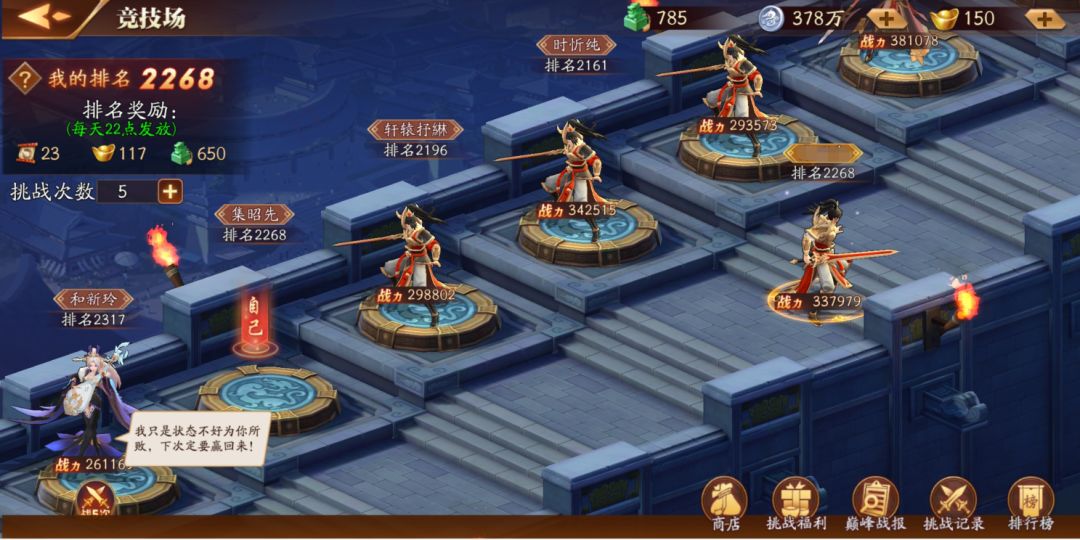Open 挑战福利 challenge rewards
The width and height of the screenshot is (1080, 540).
click(x=796, y=503)
